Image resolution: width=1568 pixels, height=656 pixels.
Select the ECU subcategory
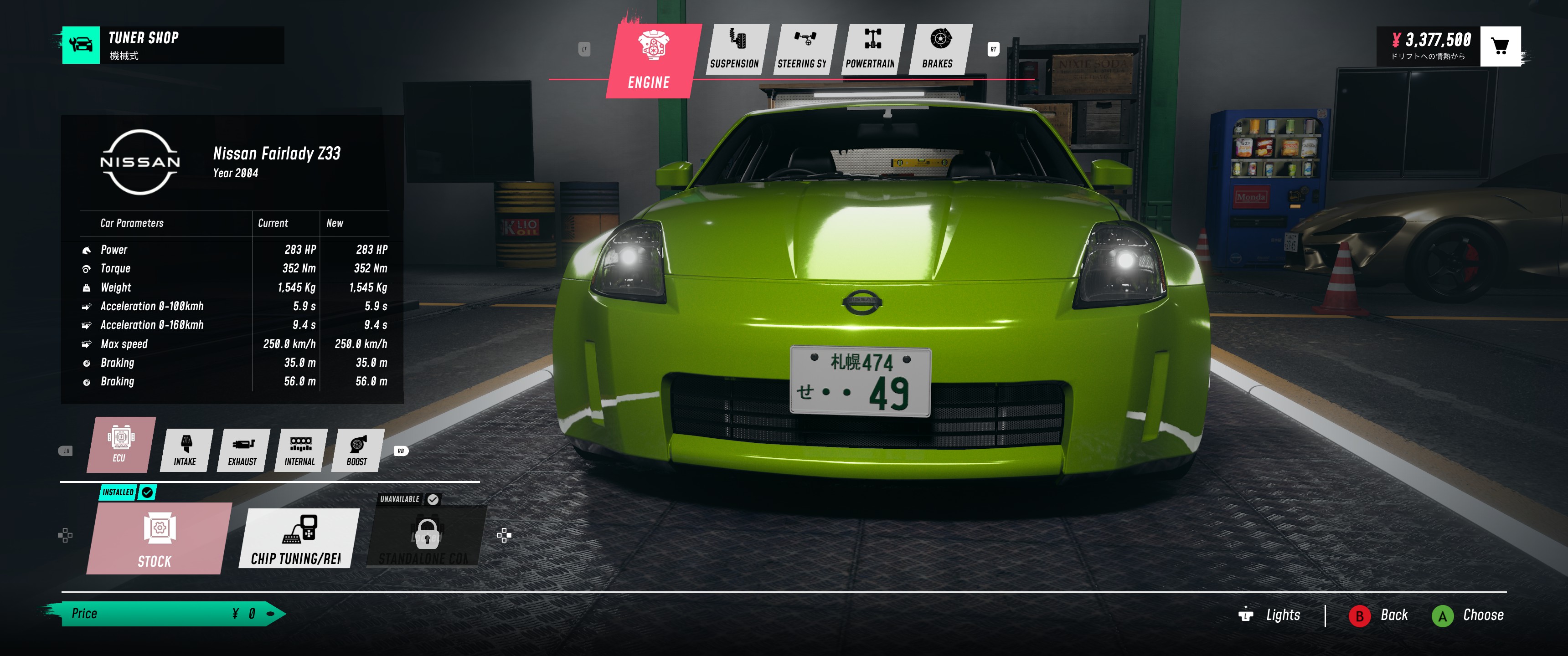(x=120, y=444)
